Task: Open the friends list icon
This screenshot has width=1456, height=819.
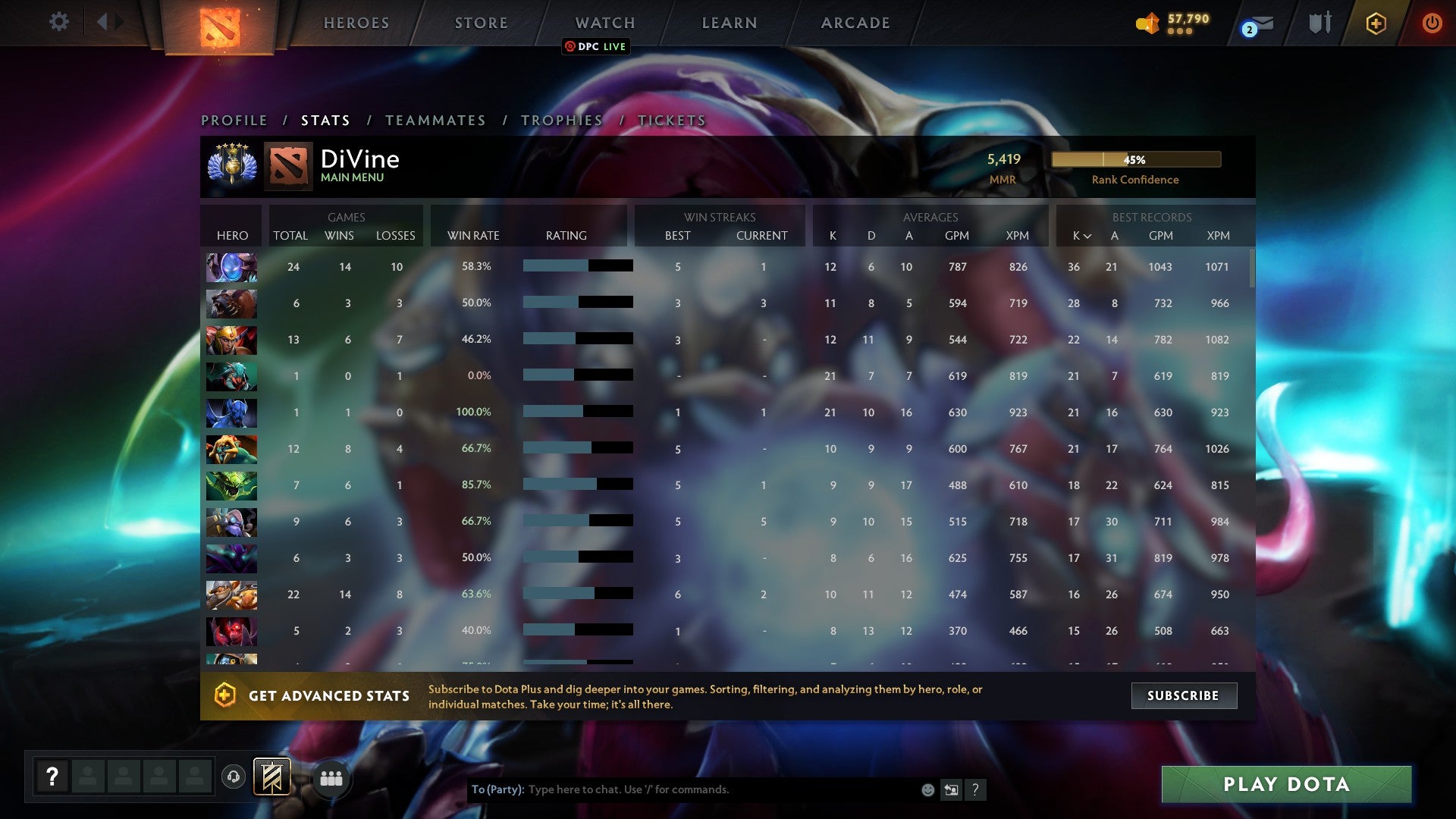Action: 331,777
